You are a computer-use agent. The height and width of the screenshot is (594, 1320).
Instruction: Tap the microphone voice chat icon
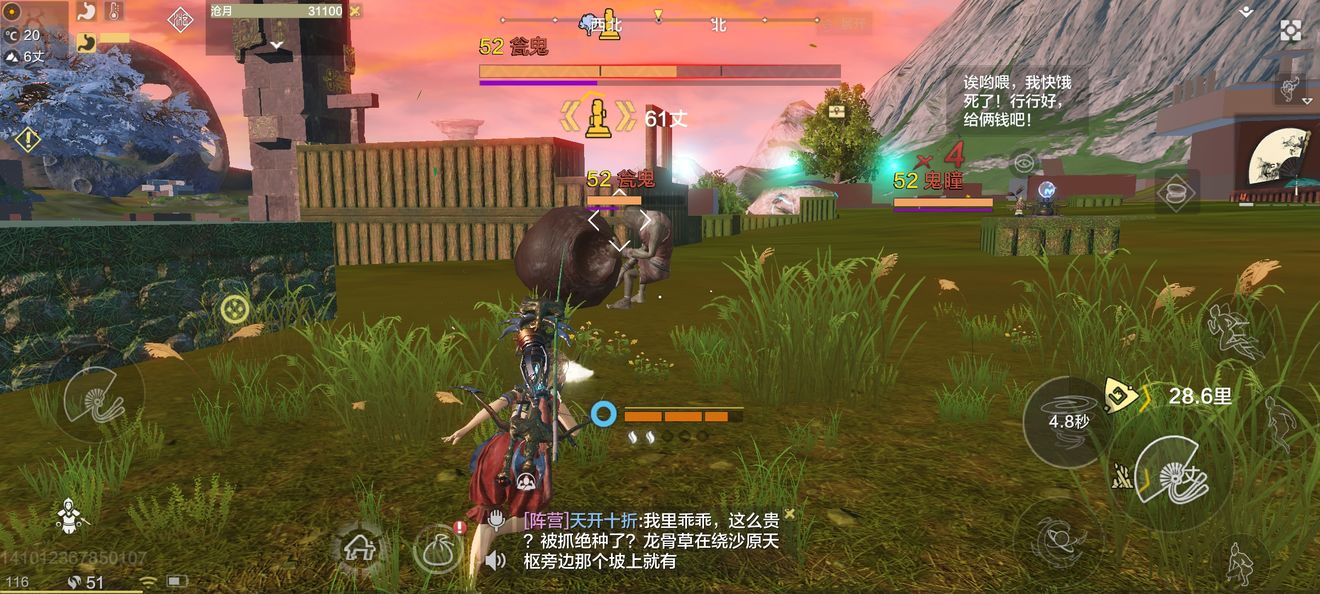(x=496, y=520)
